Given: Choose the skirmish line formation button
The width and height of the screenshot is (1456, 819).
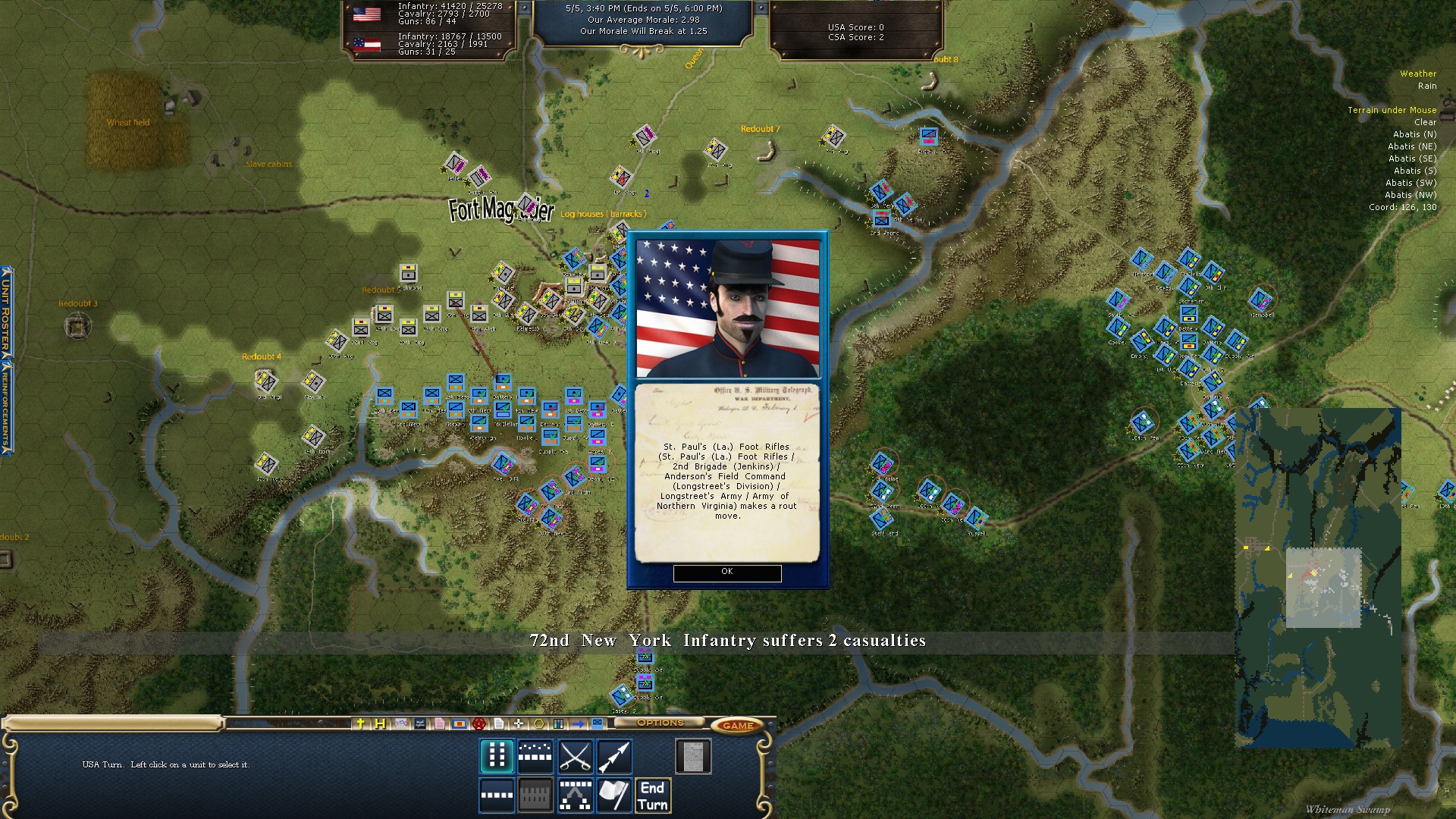Looking at the screenshot, I should click(x=535, y=756).
